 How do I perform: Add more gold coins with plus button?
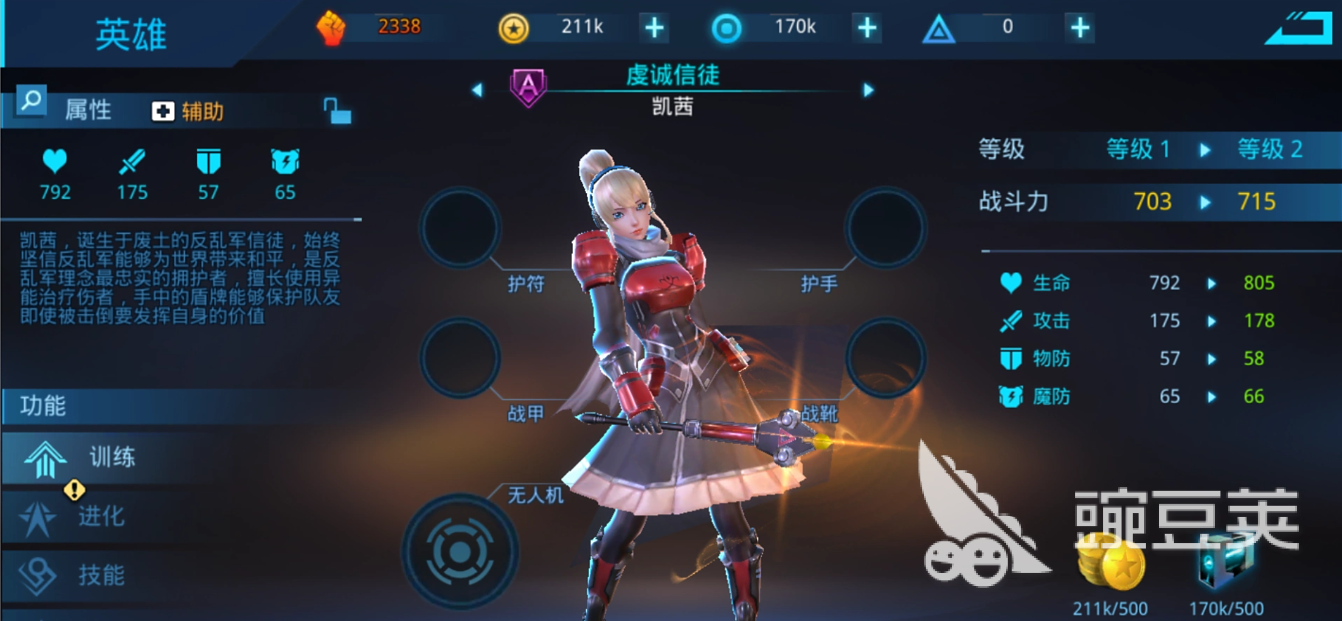point(654,28)
